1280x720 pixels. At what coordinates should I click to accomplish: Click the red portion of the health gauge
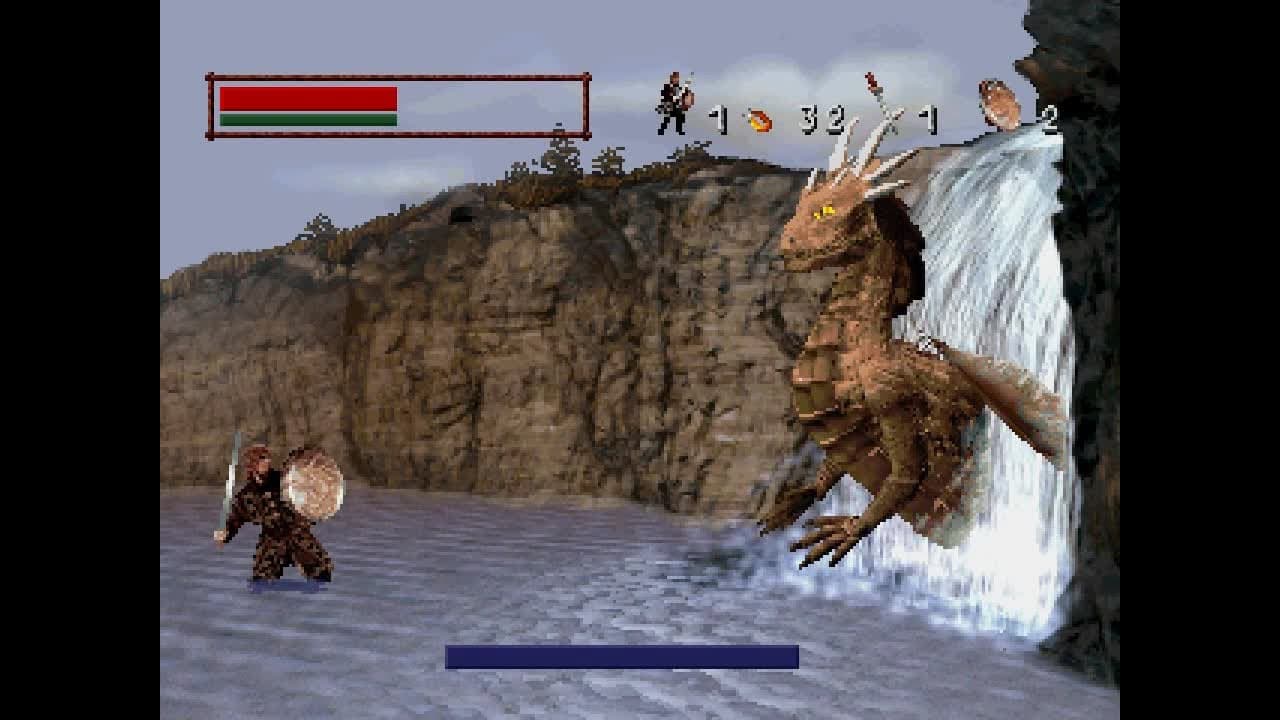coord(307,97)
